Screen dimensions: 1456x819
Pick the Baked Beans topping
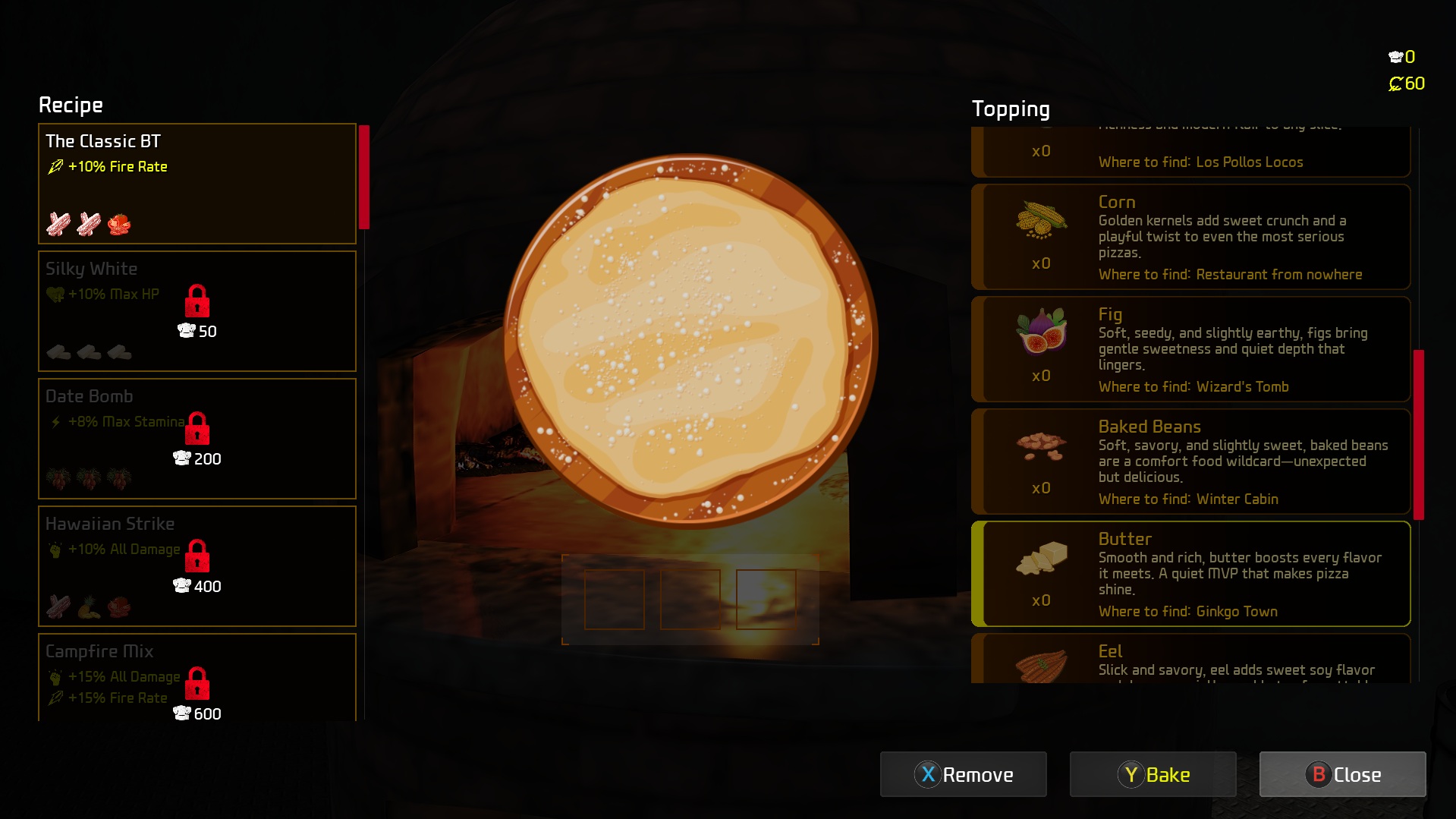pos(1190,461)
